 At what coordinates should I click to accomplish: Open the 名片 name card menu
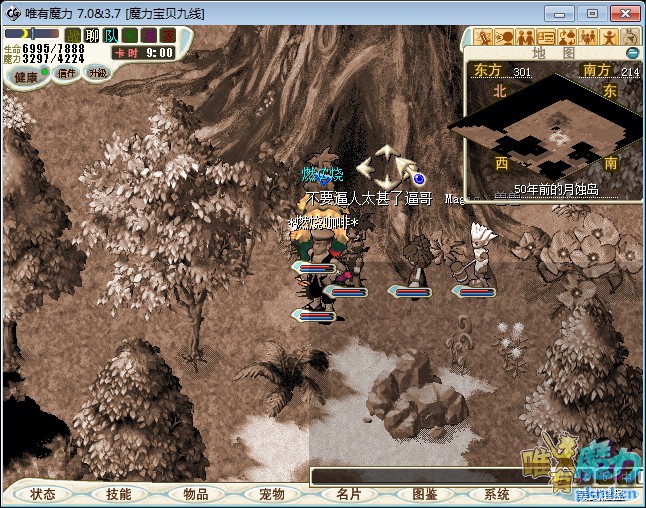(x=348, y=494)
